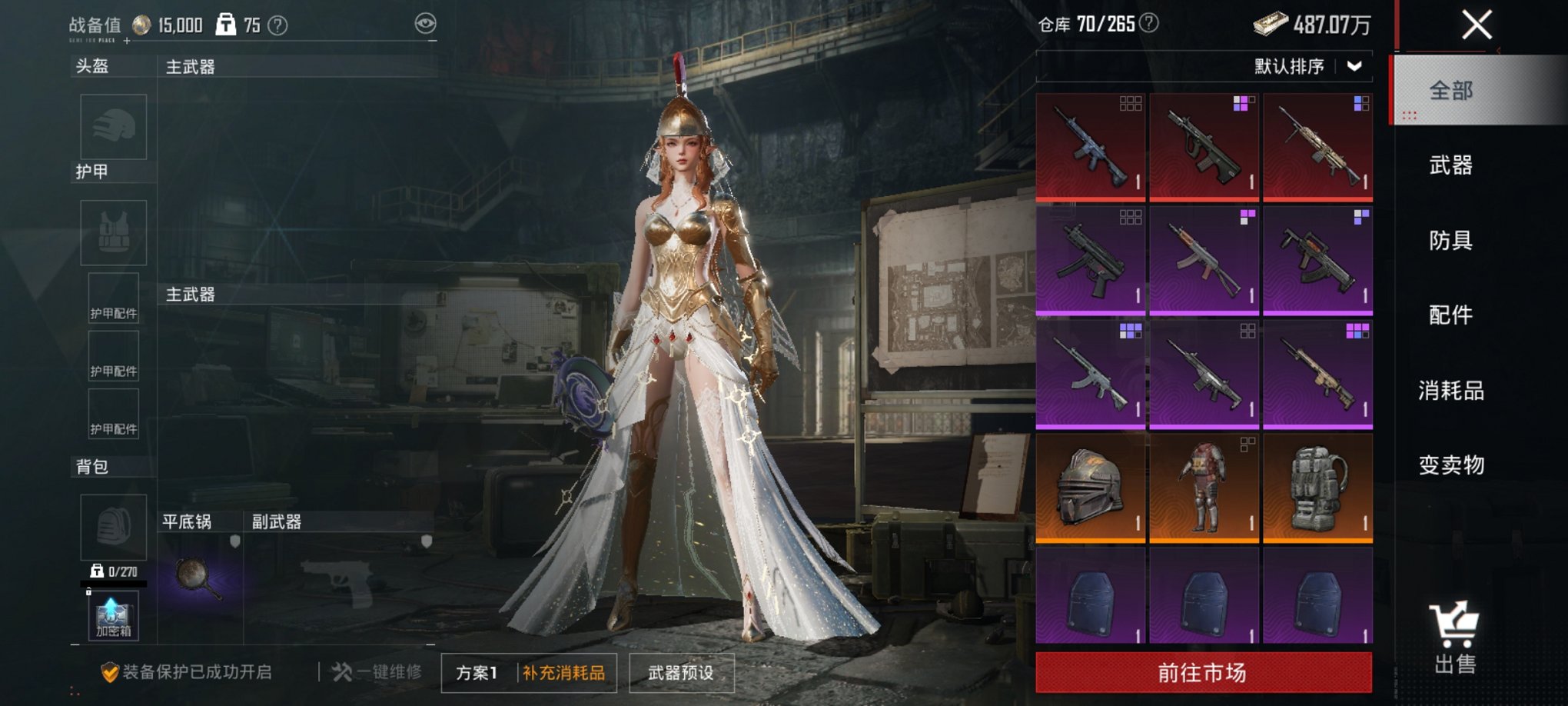Select the red armor suit item
The width and height of the screenshot is (1568, 706).
pyautogui.click(x=1204, y=488)
